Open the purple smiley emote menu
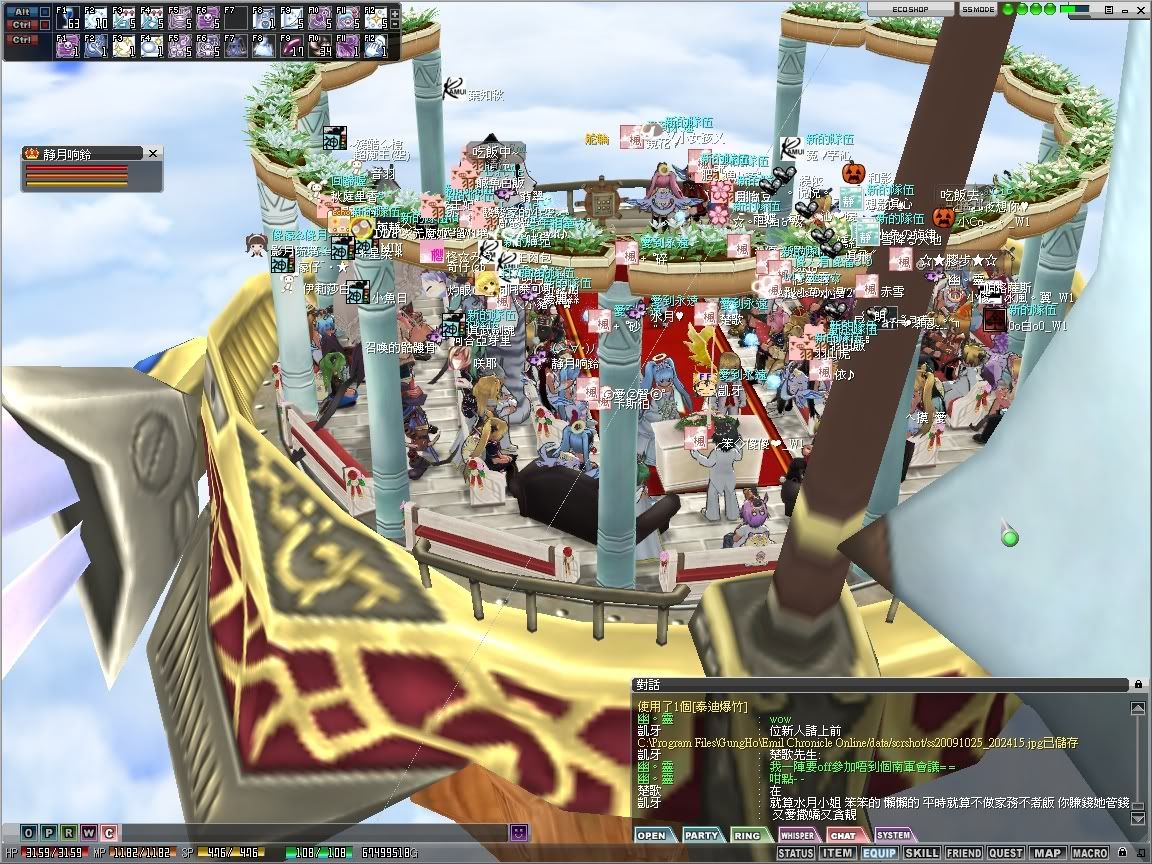The width and height of the screenshot is (1152, 864). click(x=519, y=832)
